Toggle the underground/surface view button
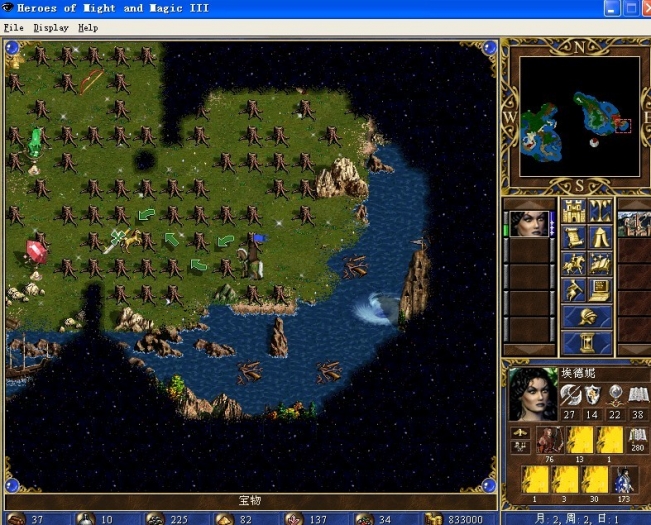 click(601, 211)
